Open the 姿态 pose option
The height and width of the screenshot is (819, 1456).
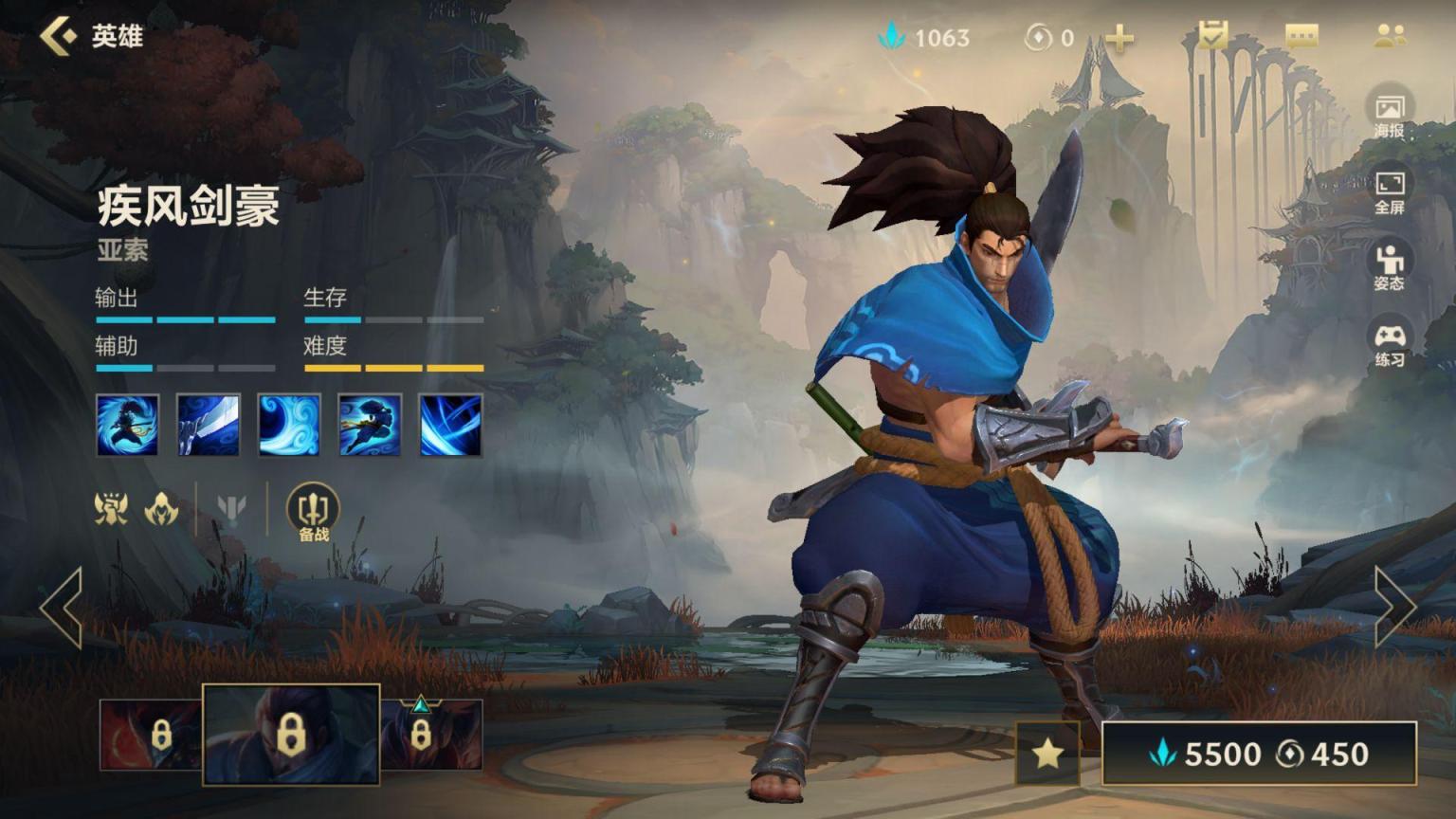[x=1389, y=266]
